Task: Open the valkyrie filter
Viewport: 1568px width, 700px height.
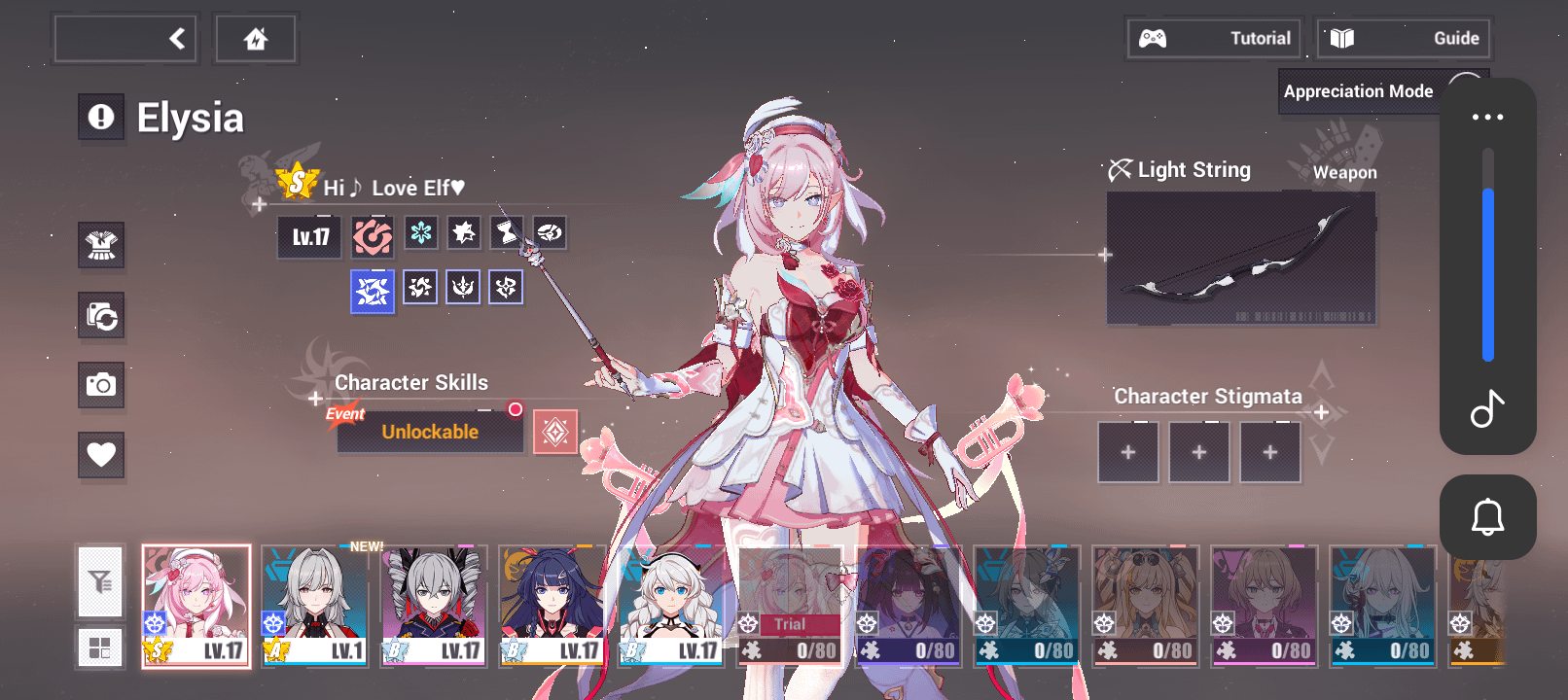Action: pyautogui.click(x=100, y=582)
